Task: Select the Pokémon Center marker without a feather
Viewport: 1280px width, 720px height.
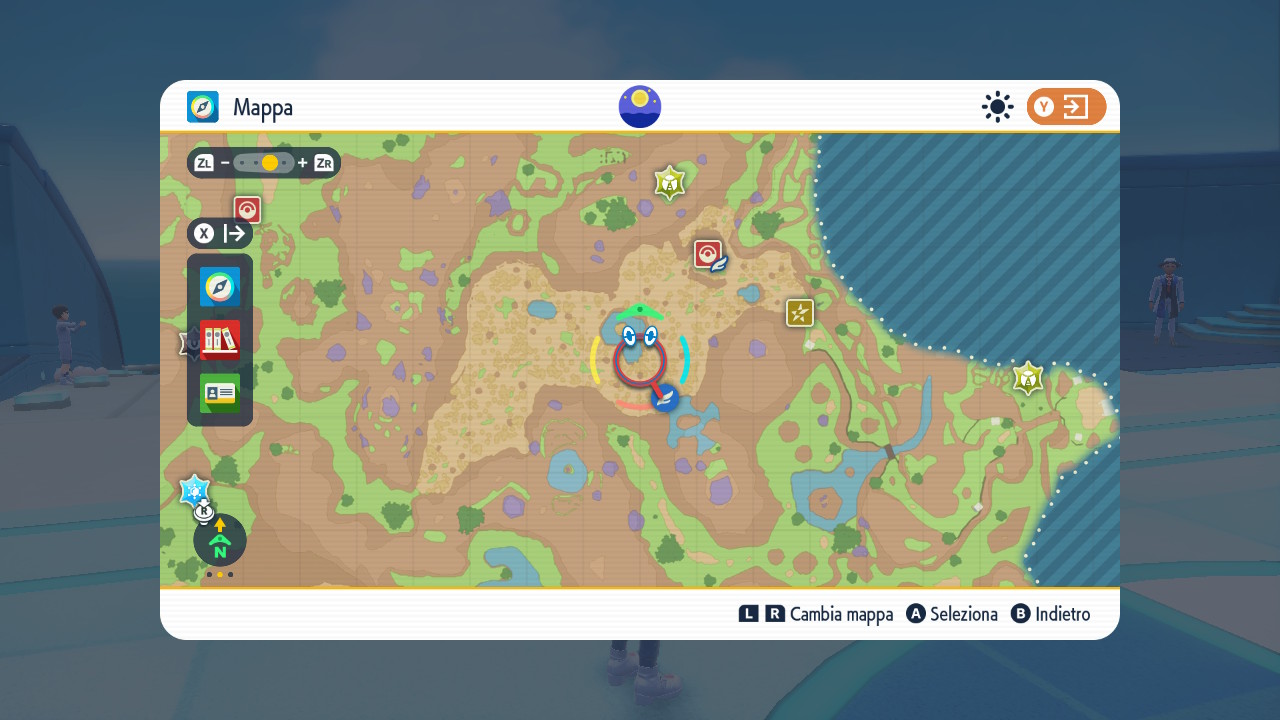Action: (247, 210)
